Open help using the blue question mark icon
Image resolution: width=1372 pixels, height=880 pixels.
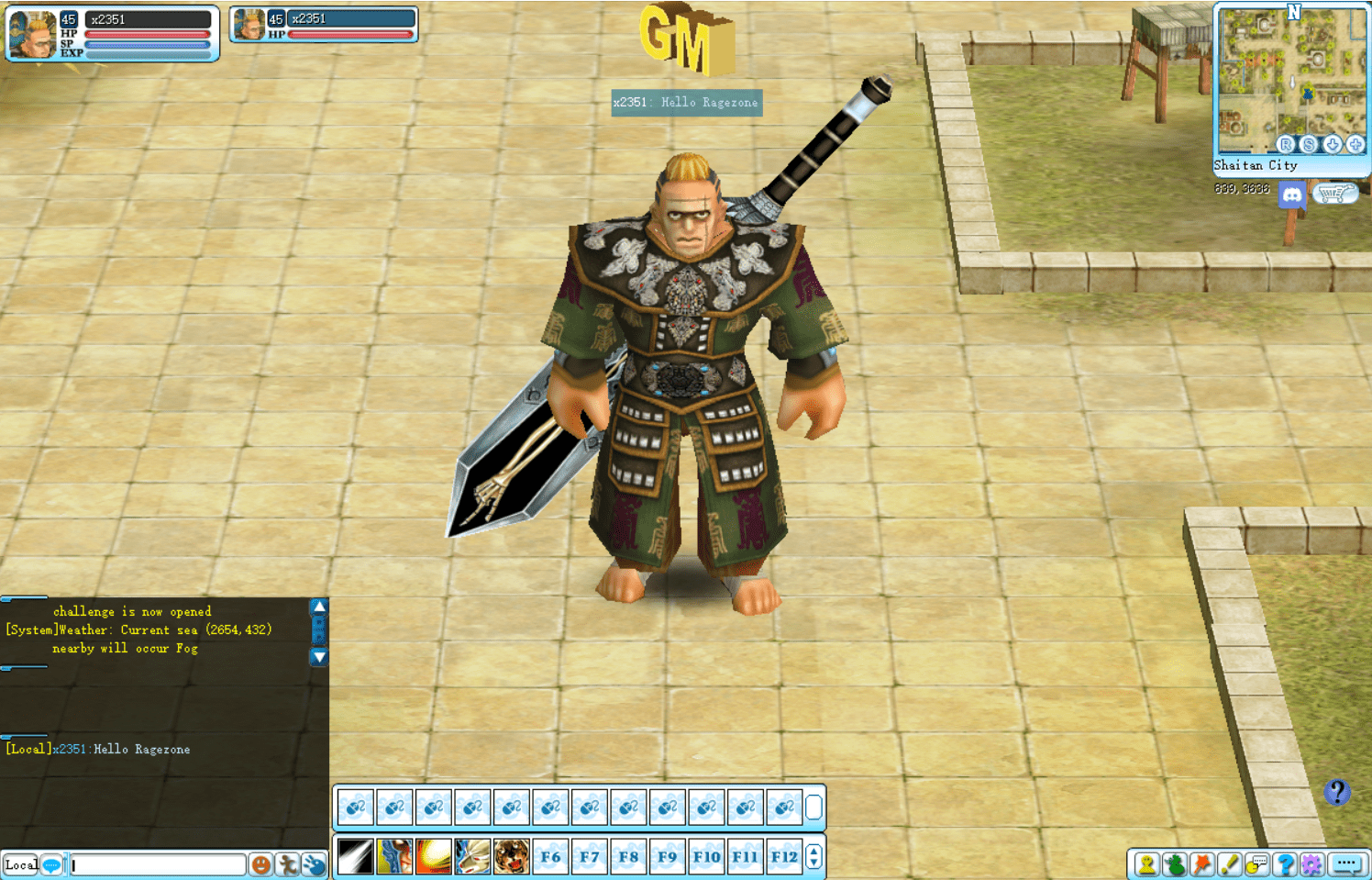click(x=1284, y=863)
